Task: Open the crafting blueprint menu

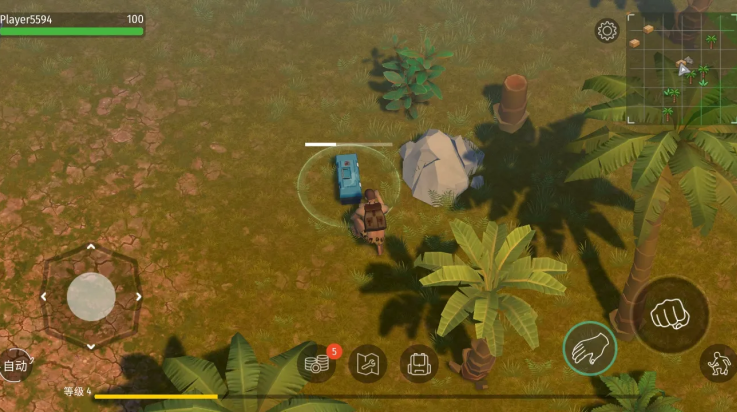Action: 368,363
